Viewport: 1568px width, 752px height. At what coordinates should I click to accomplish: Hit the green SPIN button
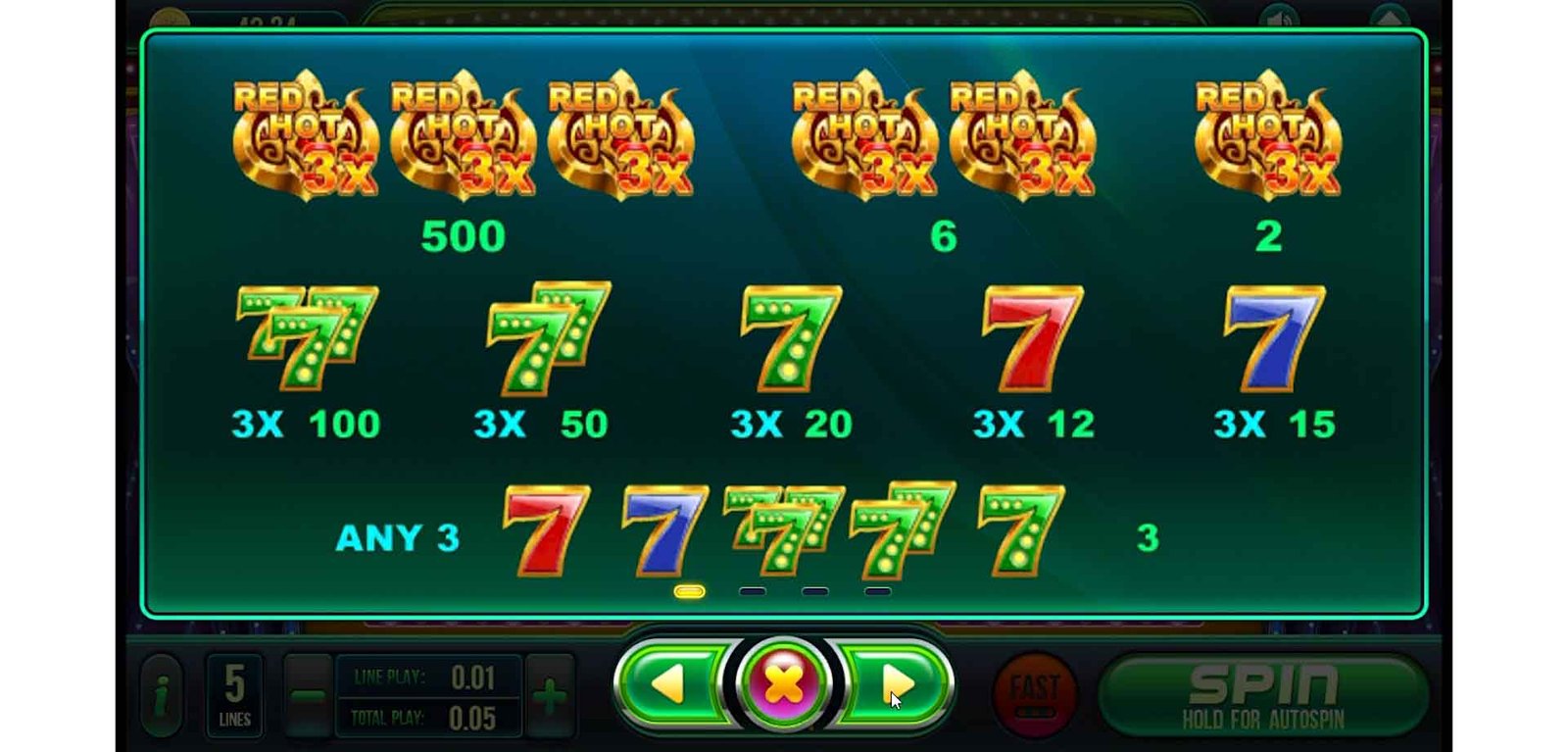click(1262, 694)
